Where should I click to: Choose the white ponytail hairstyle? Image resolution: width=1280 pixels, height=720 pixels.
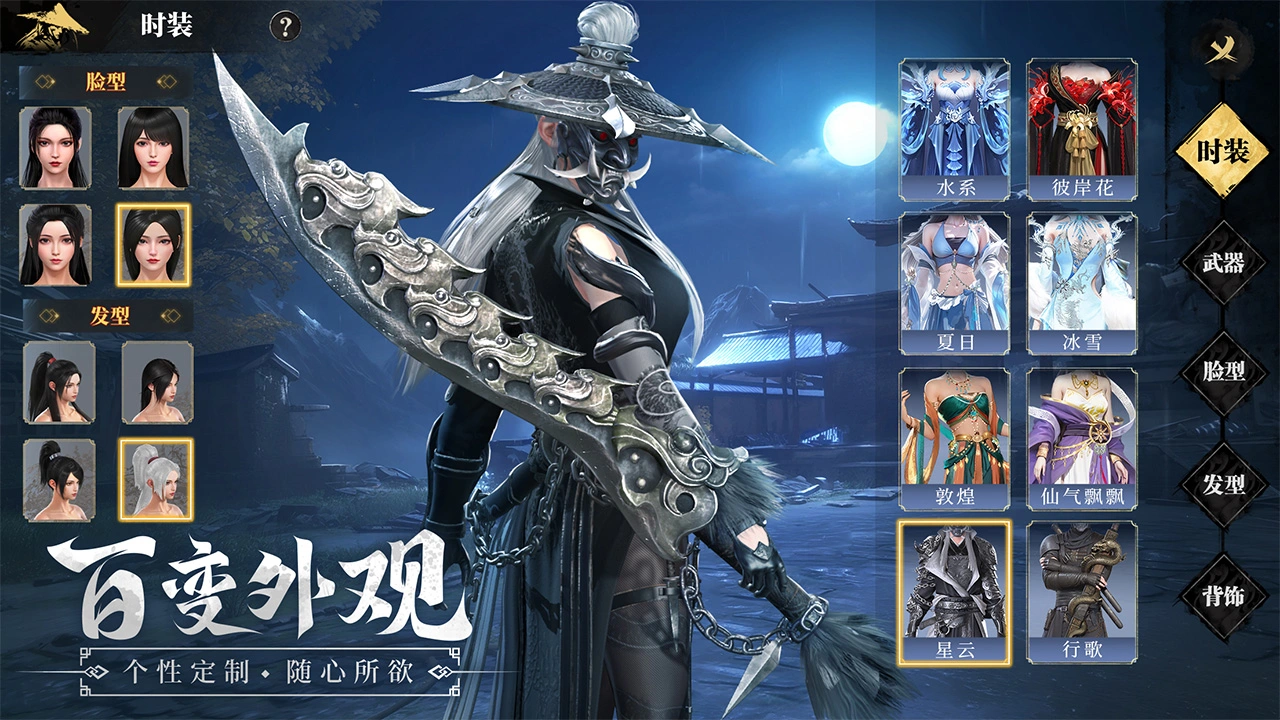156,479
